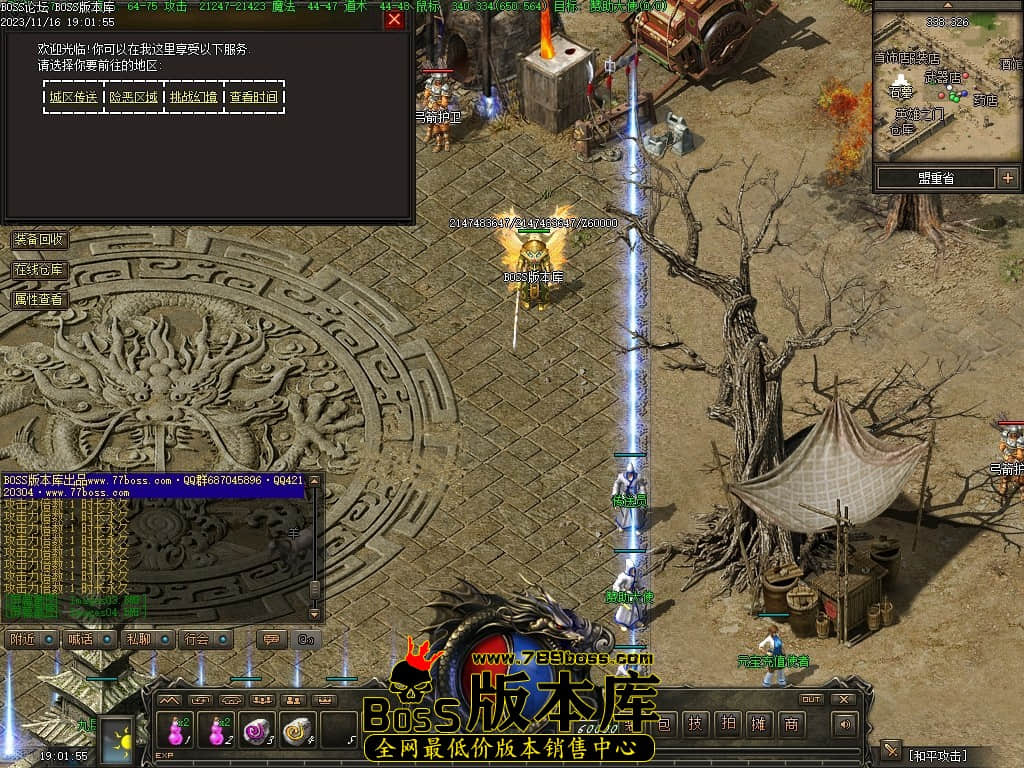The width and height of the screenshot is (1024, 768).
Task: Use the white-and-gold spiral stone in hotbar slot 4
Action: [298, 730]
